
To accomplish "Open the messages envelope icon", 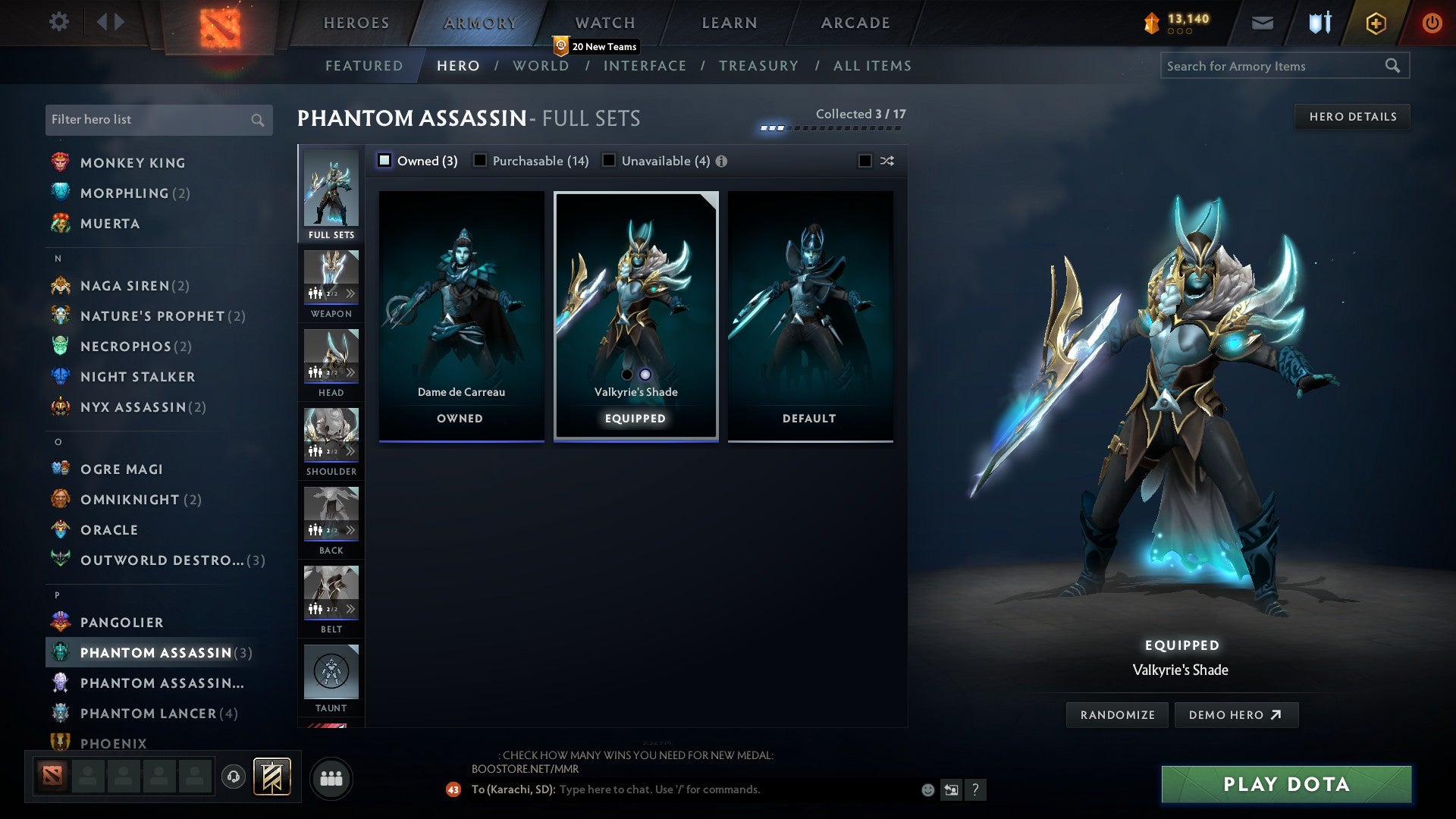I will pyautogui.click(x=1263, y=23).
